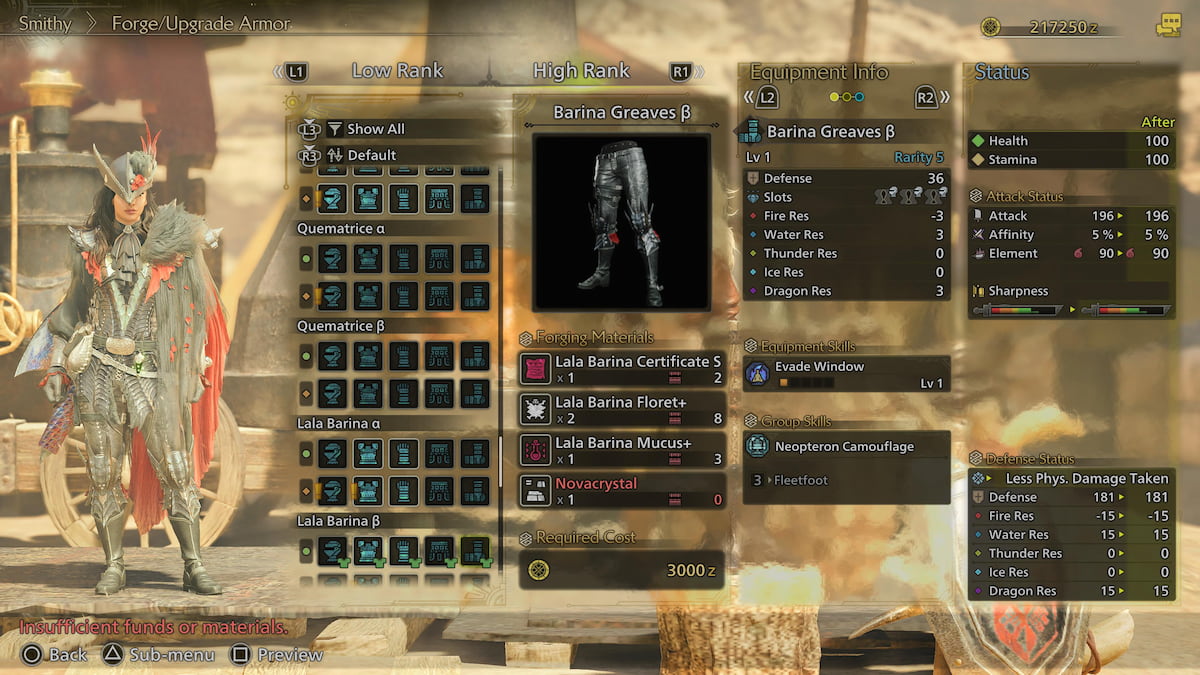Select the Evade Window equipment skill
This screenshot has height=675, width=1200.
[x=846, y=373]
